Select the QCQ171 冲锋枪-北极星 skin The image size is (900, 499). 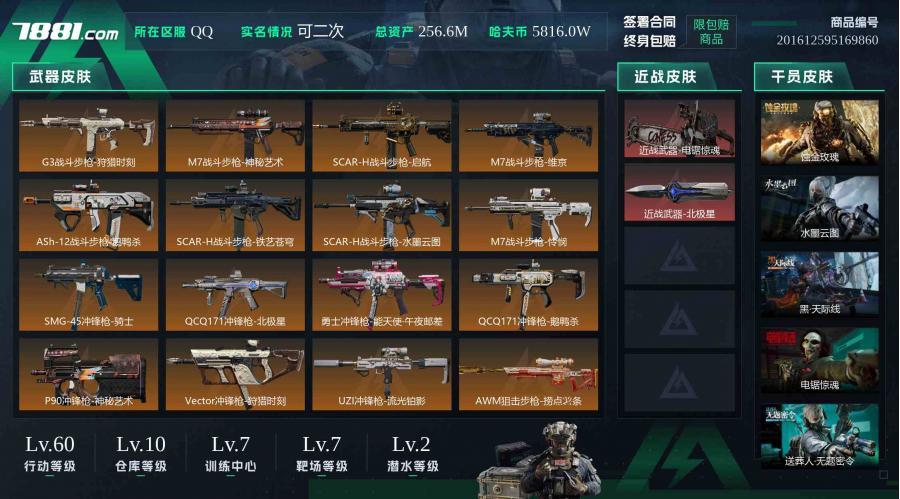click(x=235, y=294)
